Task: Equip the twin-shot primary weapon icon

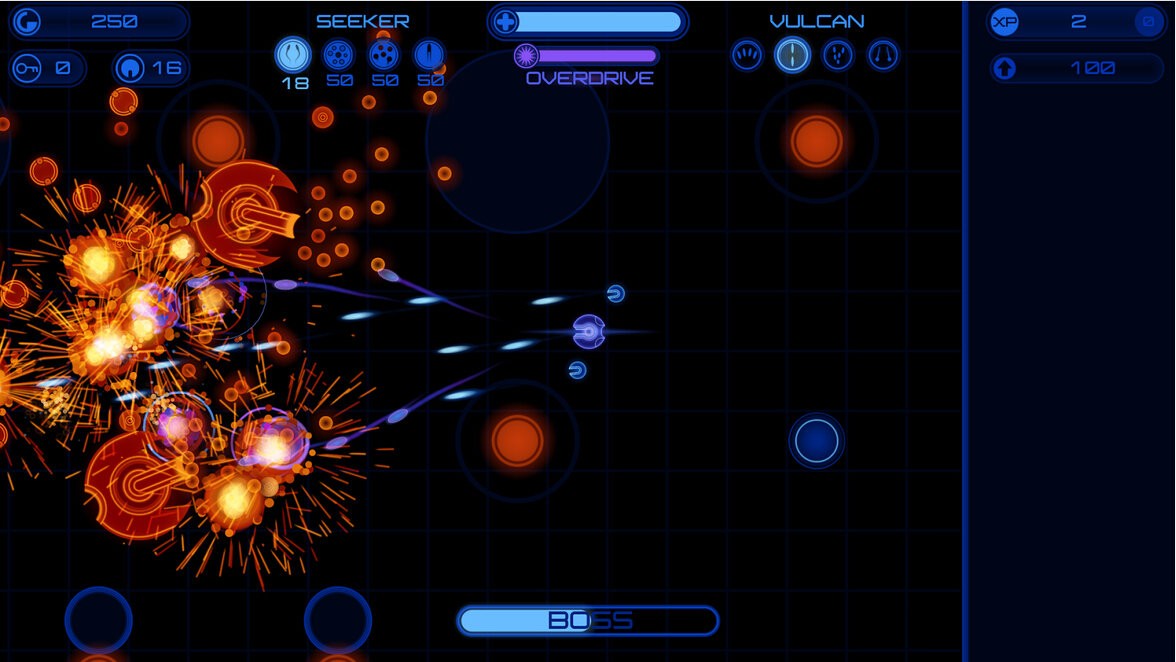Action: (883, 55)
